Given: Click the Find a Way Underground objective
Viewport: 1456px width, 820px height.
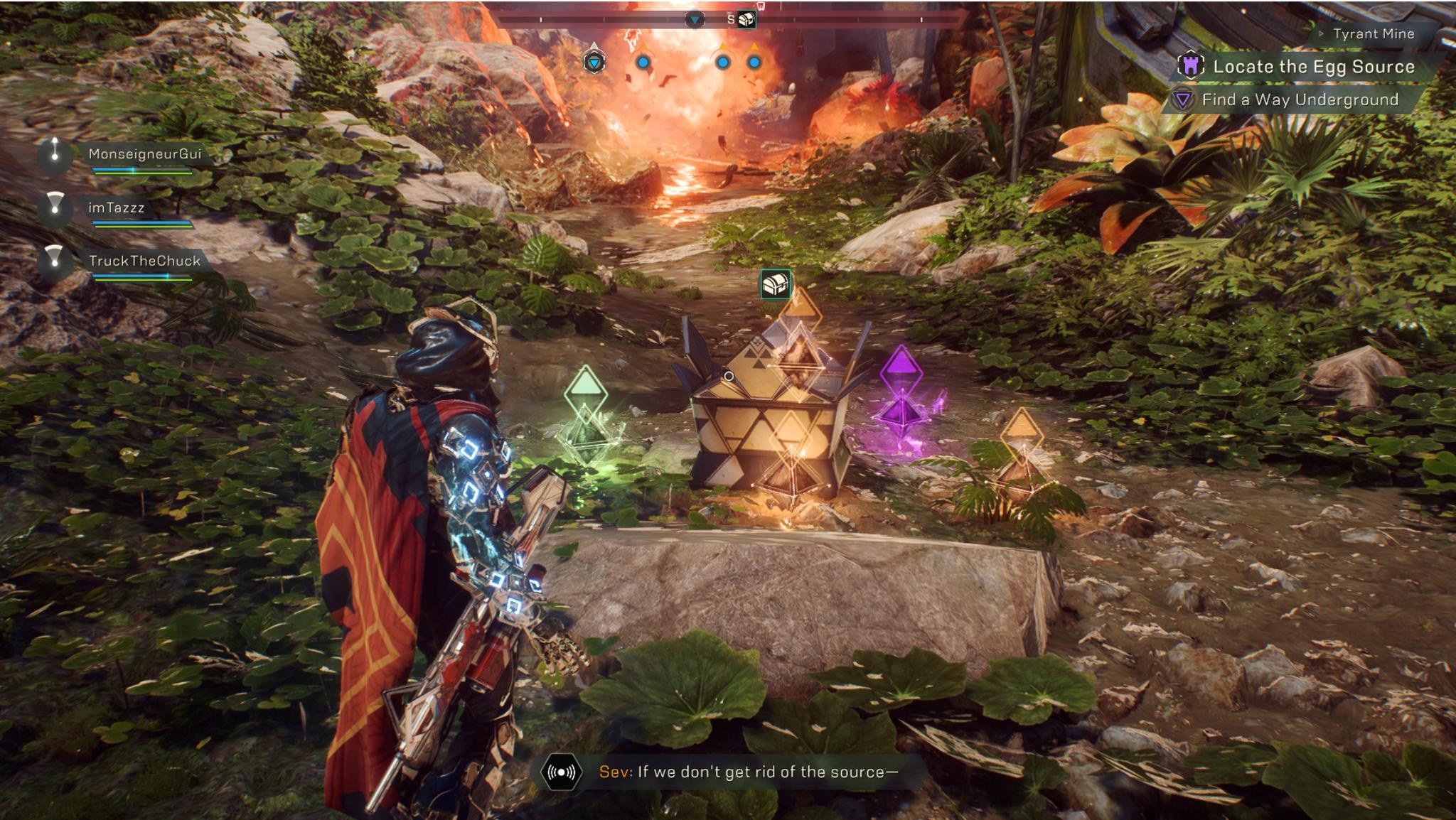Looking at the screenshot, I should pos(1300,100).
